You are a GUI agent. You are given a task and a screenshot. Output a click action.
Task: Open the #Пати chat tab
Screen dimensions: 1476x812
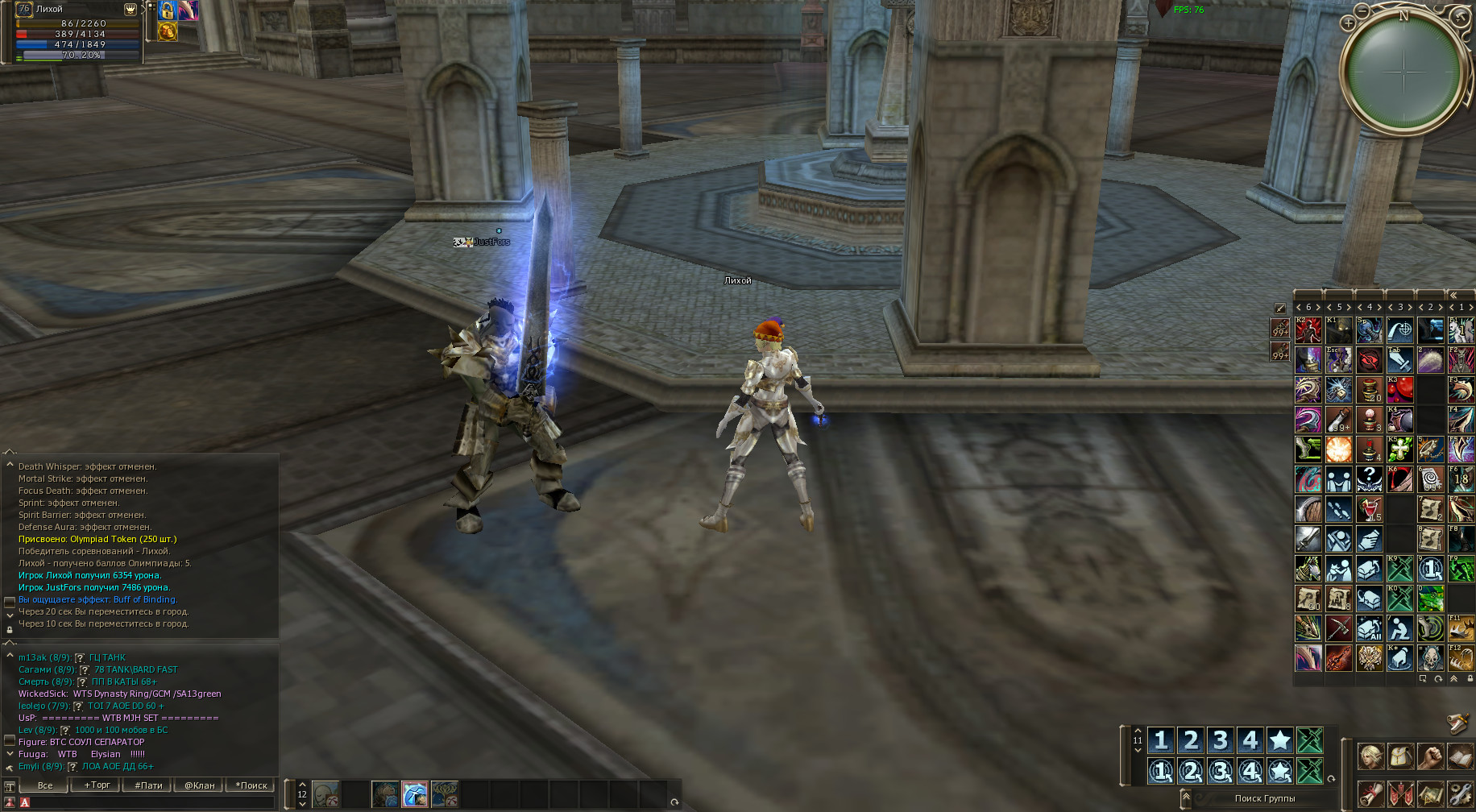coord(148,785)
